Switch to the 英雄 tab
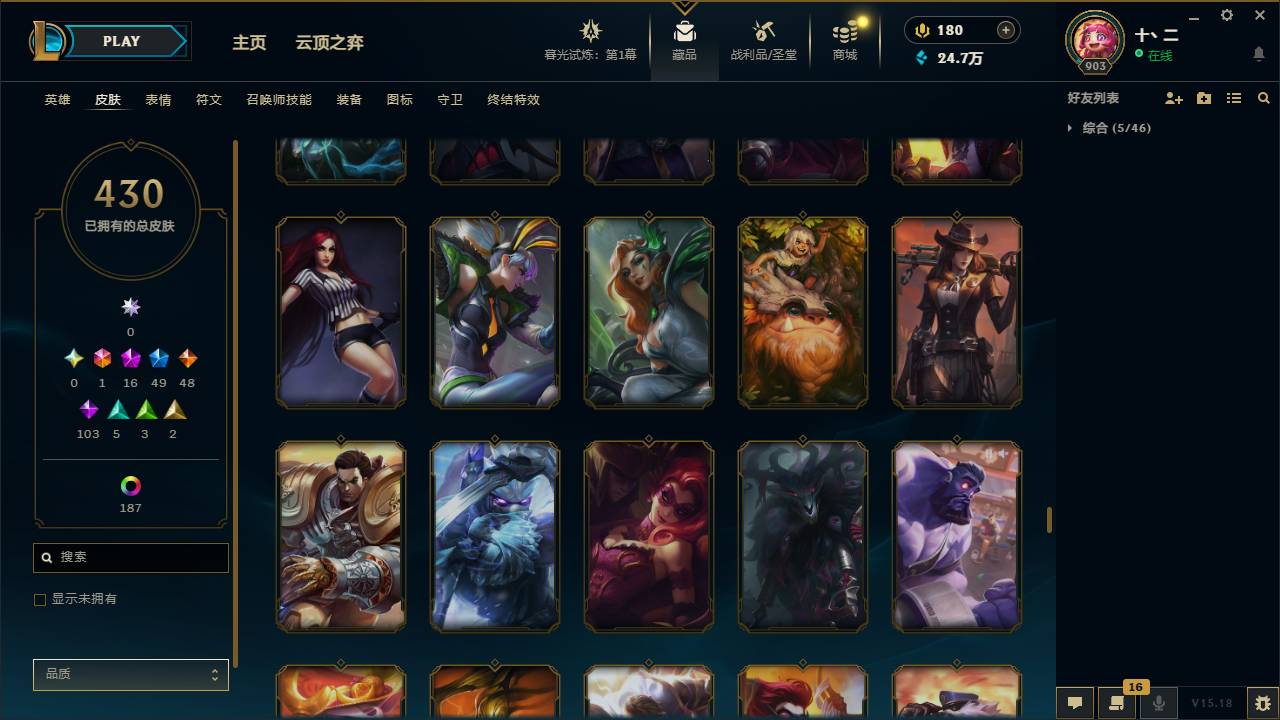 [x=56, y=100]
